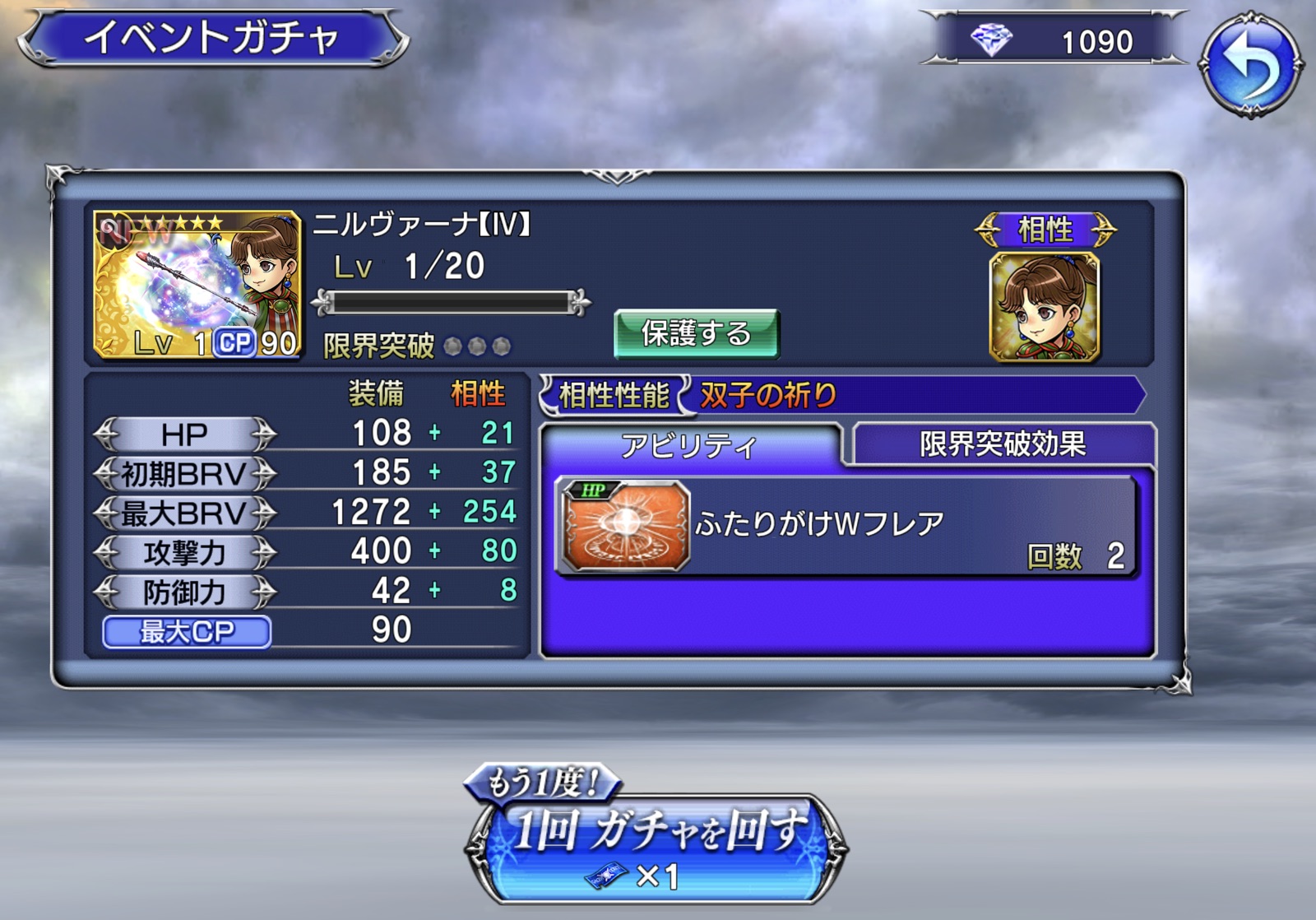
Task: Tap the green 保護する protect button
Action: point(696,333)
